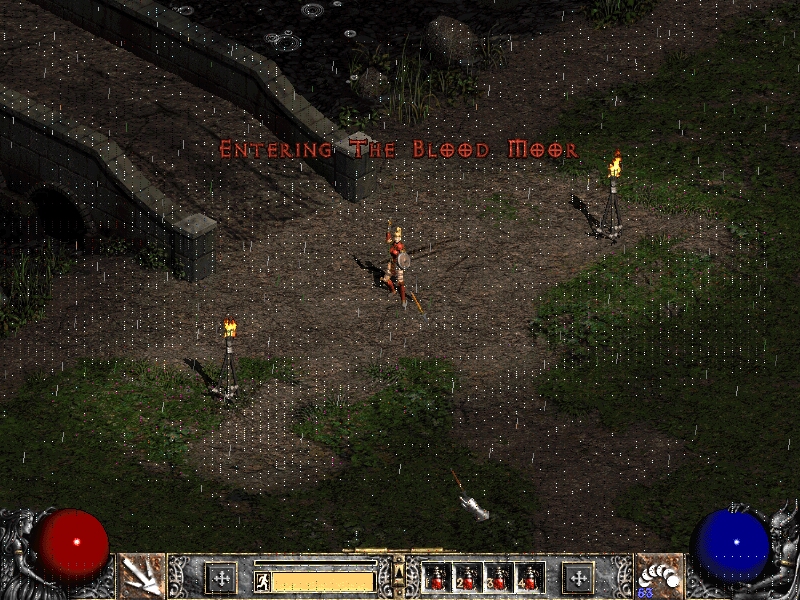Open the left-click skill selector with arrows icon

[x=141, y=576]
